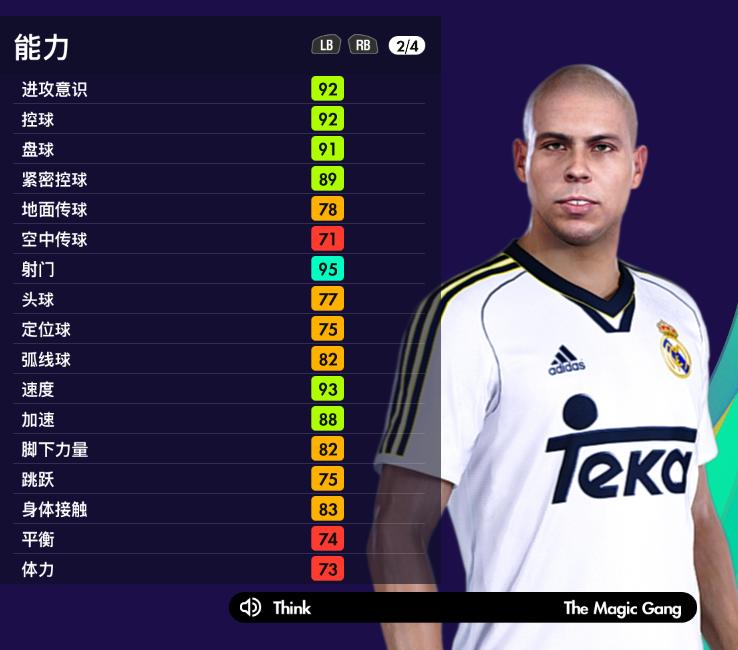Viewport: 738px width, 650px height.
Task: Select the 2/4 page indicator
Action: [x=406, y=45]
